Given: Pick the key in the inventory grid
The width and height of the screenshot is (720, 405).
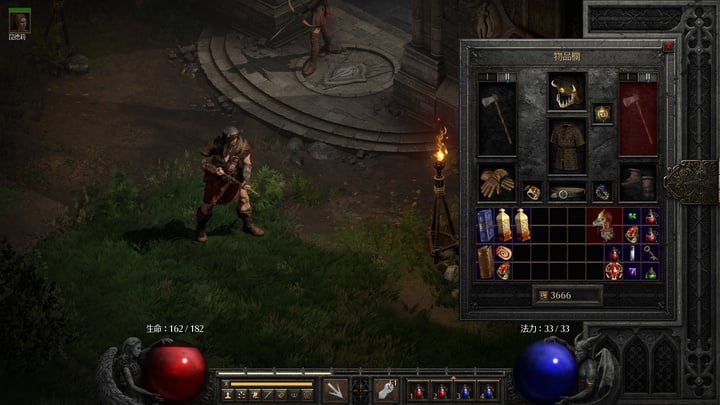Looking at the screenshot, I should (649, 255).
